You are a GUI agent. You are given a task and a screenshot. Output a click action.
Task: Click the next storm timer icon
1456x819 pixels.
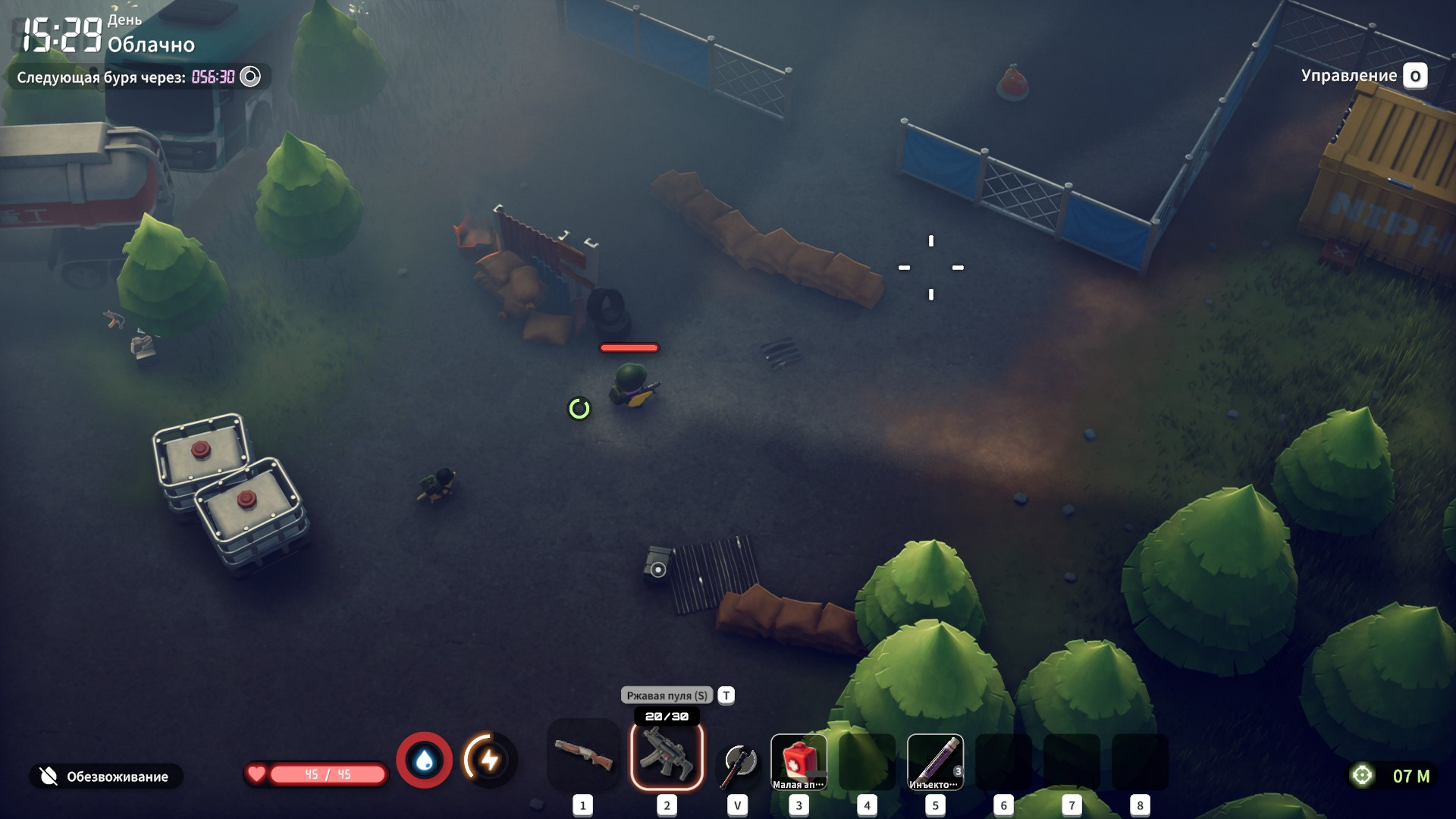(250, 77)
